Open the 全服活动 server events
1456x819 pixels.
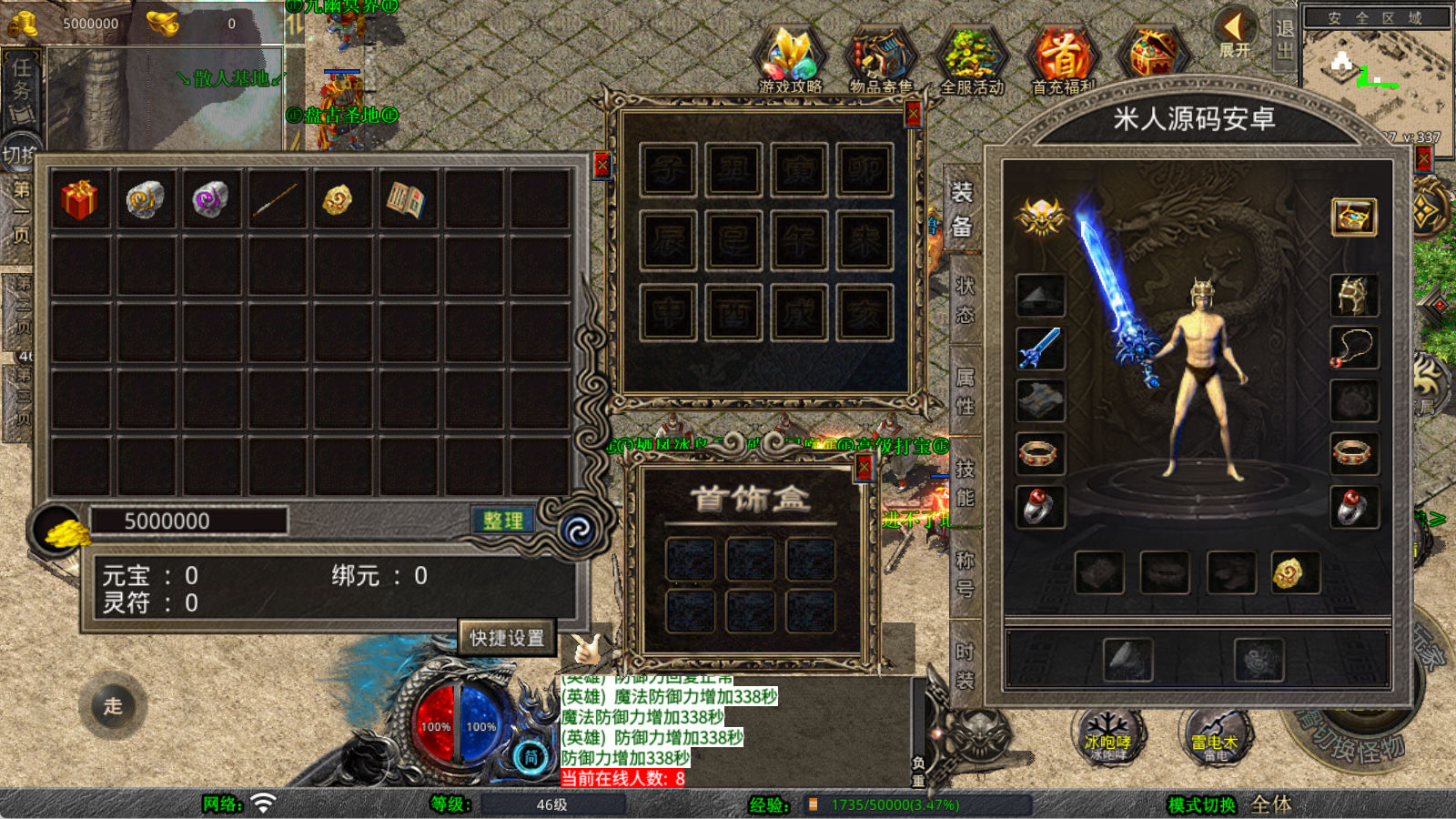pos(971,60)
